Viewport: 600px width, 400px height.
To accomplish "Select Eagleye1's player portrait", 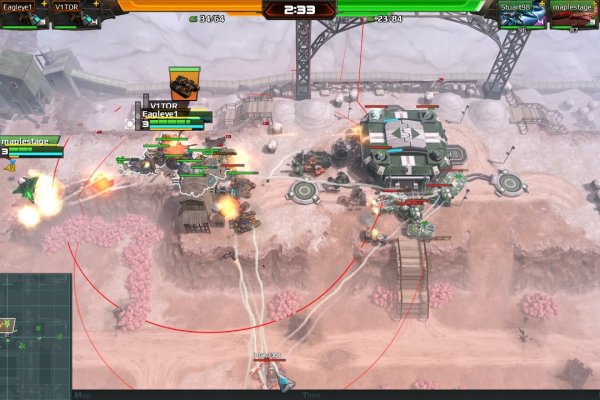I will click(x=24, y=17).
